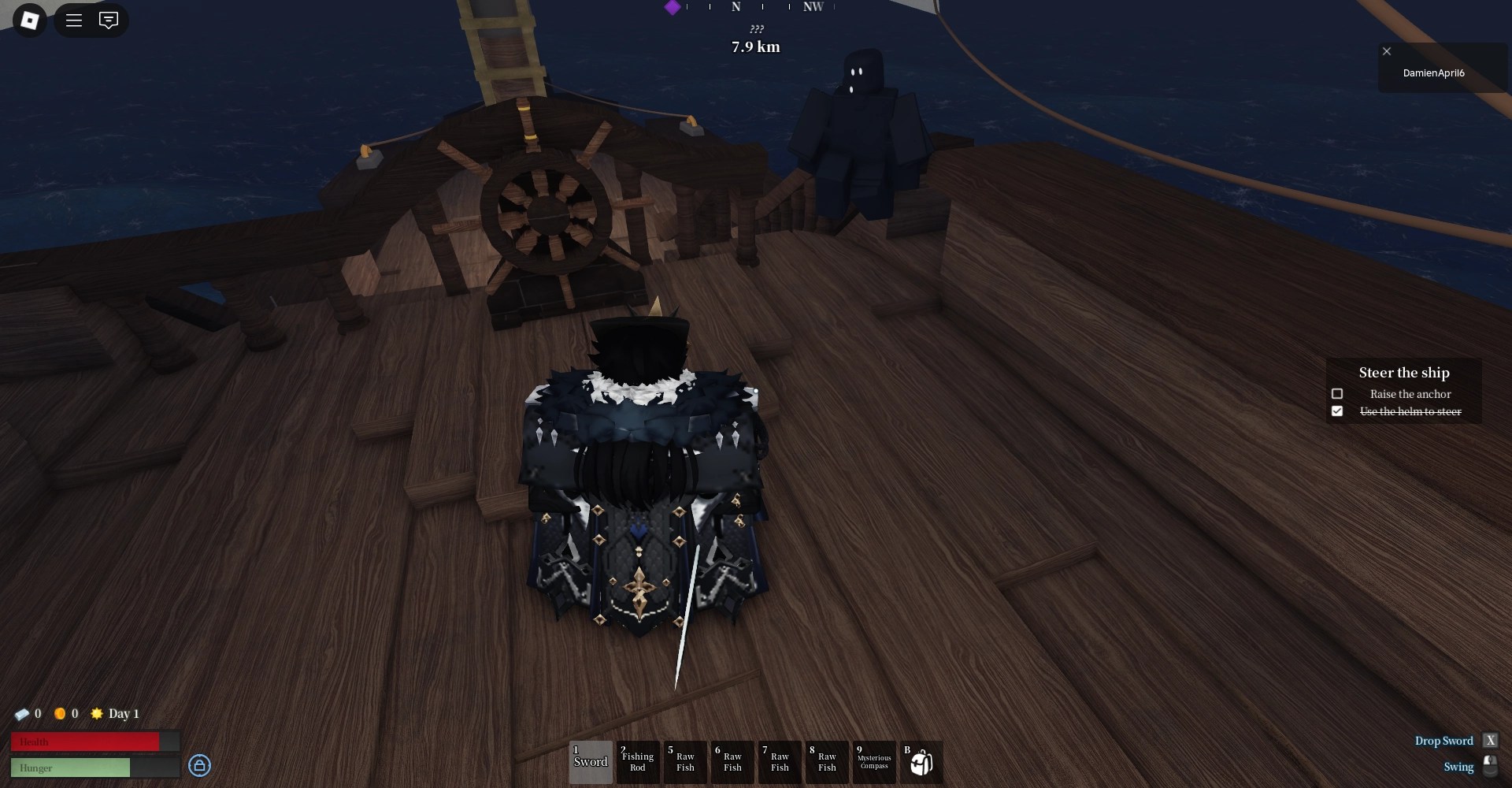
Task: Toggle the blue camera lock icon
Action: tap(199, 766)
